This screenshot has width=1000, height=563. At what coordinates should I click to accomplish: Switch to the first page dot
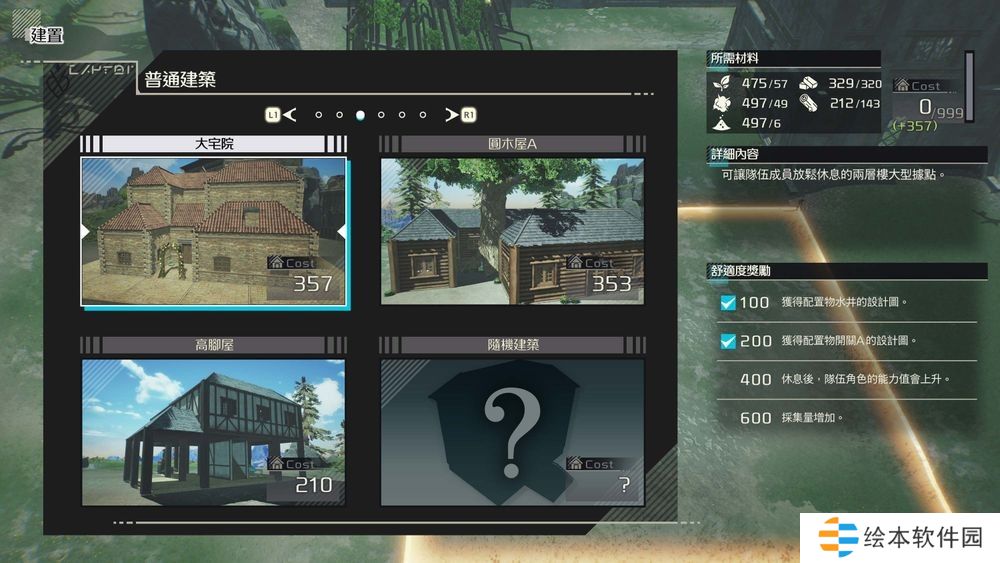(x=319, y=115)
